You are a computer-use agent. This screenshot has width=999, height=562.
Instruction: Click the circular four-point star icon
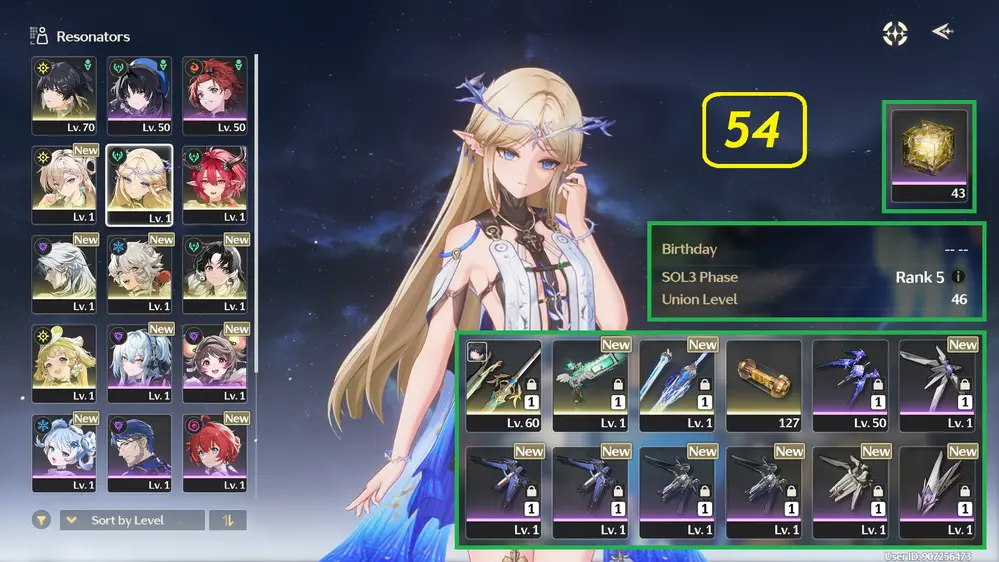coord(895,33)
